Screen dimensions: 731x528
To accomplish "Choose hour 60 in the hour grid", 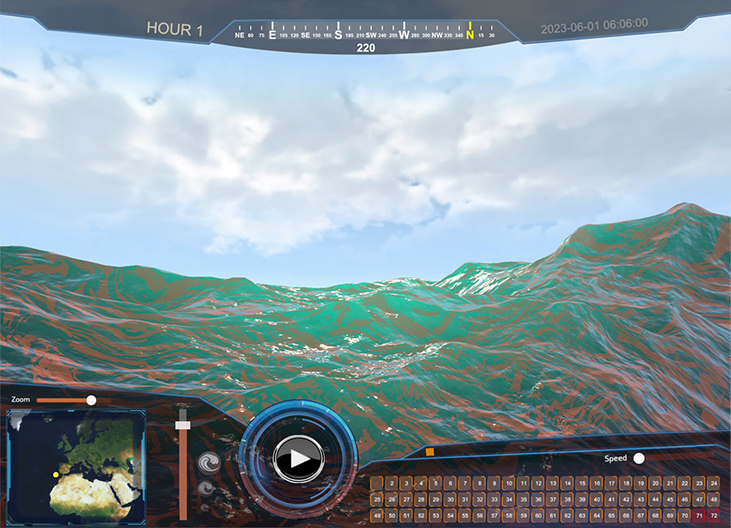I will pyautogui.click(x=538, y=515).
